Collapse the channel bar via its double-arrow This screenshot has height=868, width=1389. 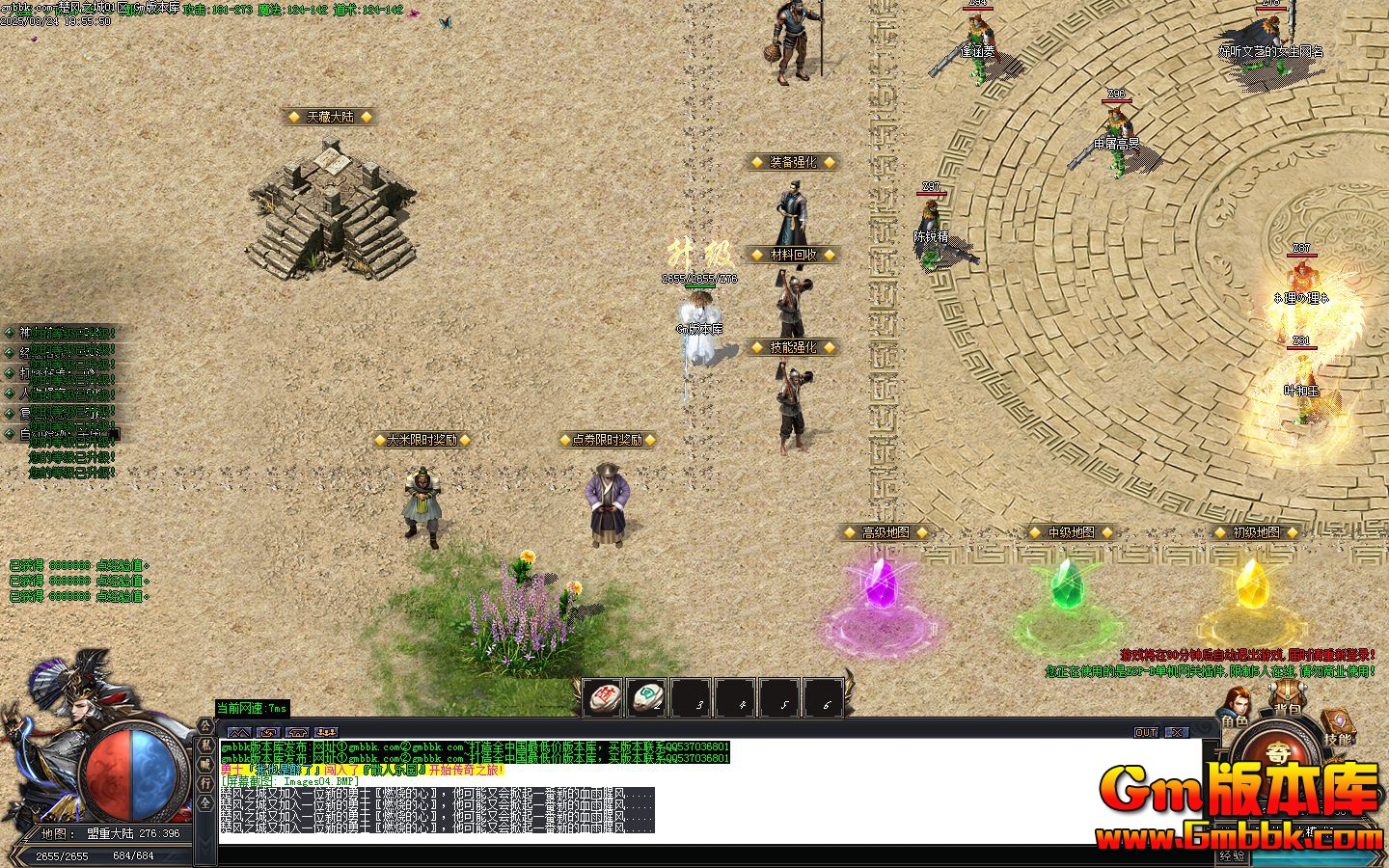(204, 841)
